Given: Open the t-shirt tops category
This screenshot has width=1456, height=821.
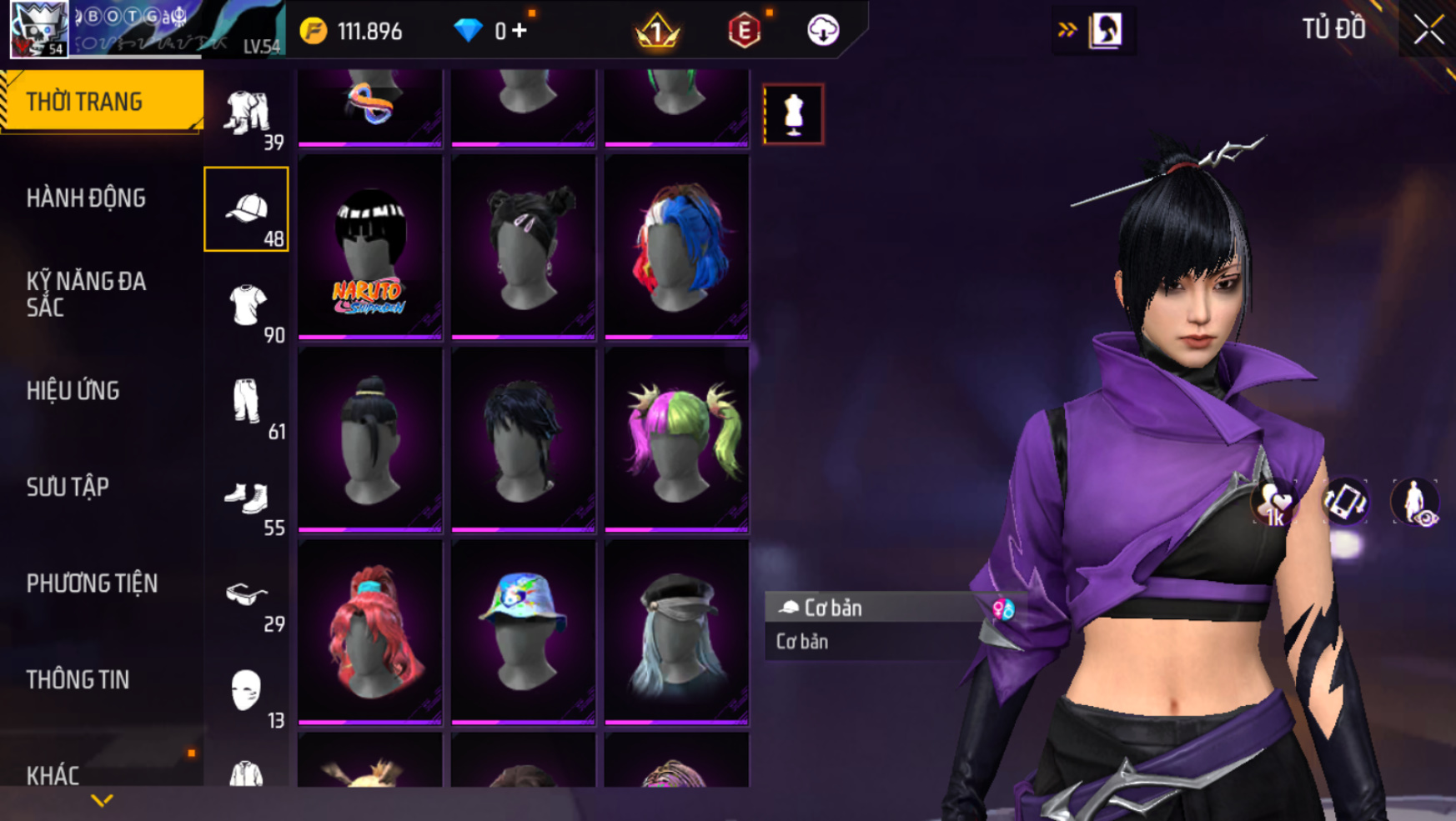Looking at the screenshot, I should coord(247,305).
